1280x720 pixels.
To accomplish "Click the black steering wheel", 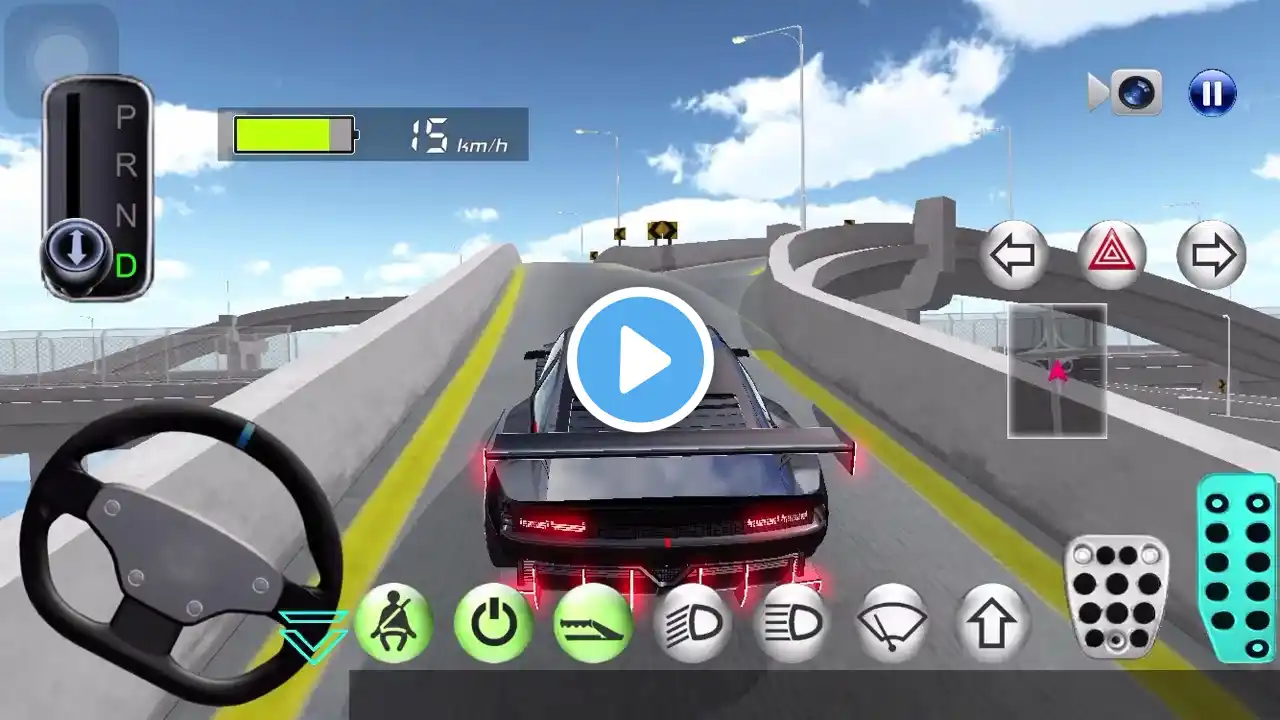I will (x=180, y=550).
